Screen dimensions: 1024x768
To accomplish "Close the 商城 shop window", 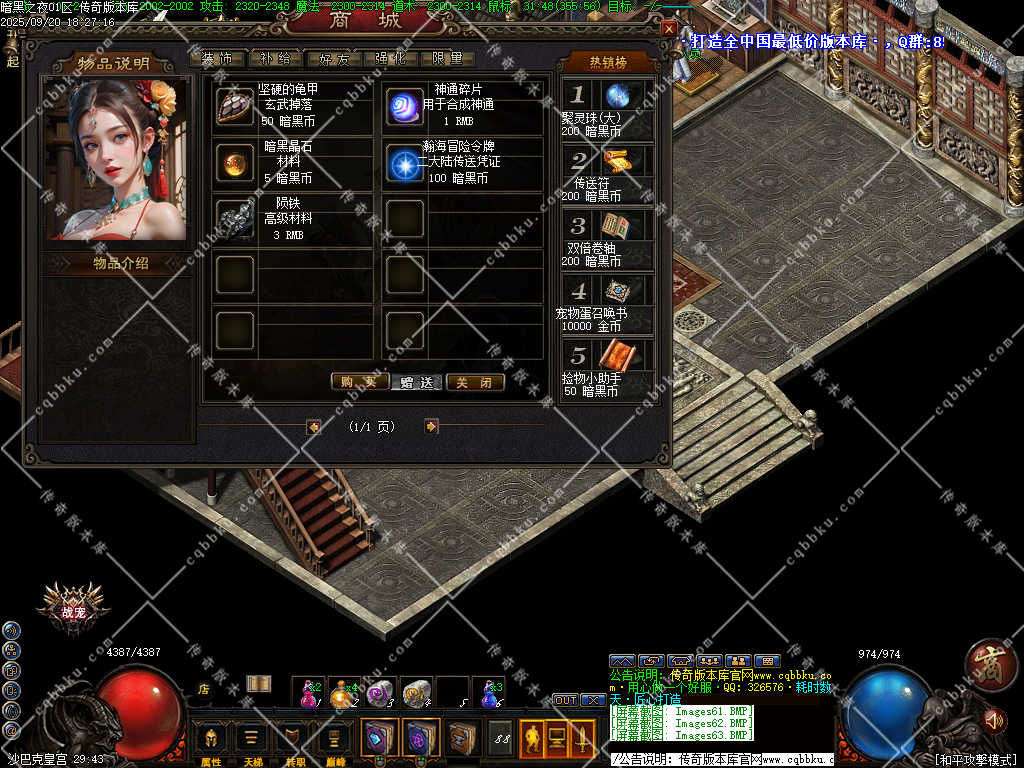I will [669, 29].
